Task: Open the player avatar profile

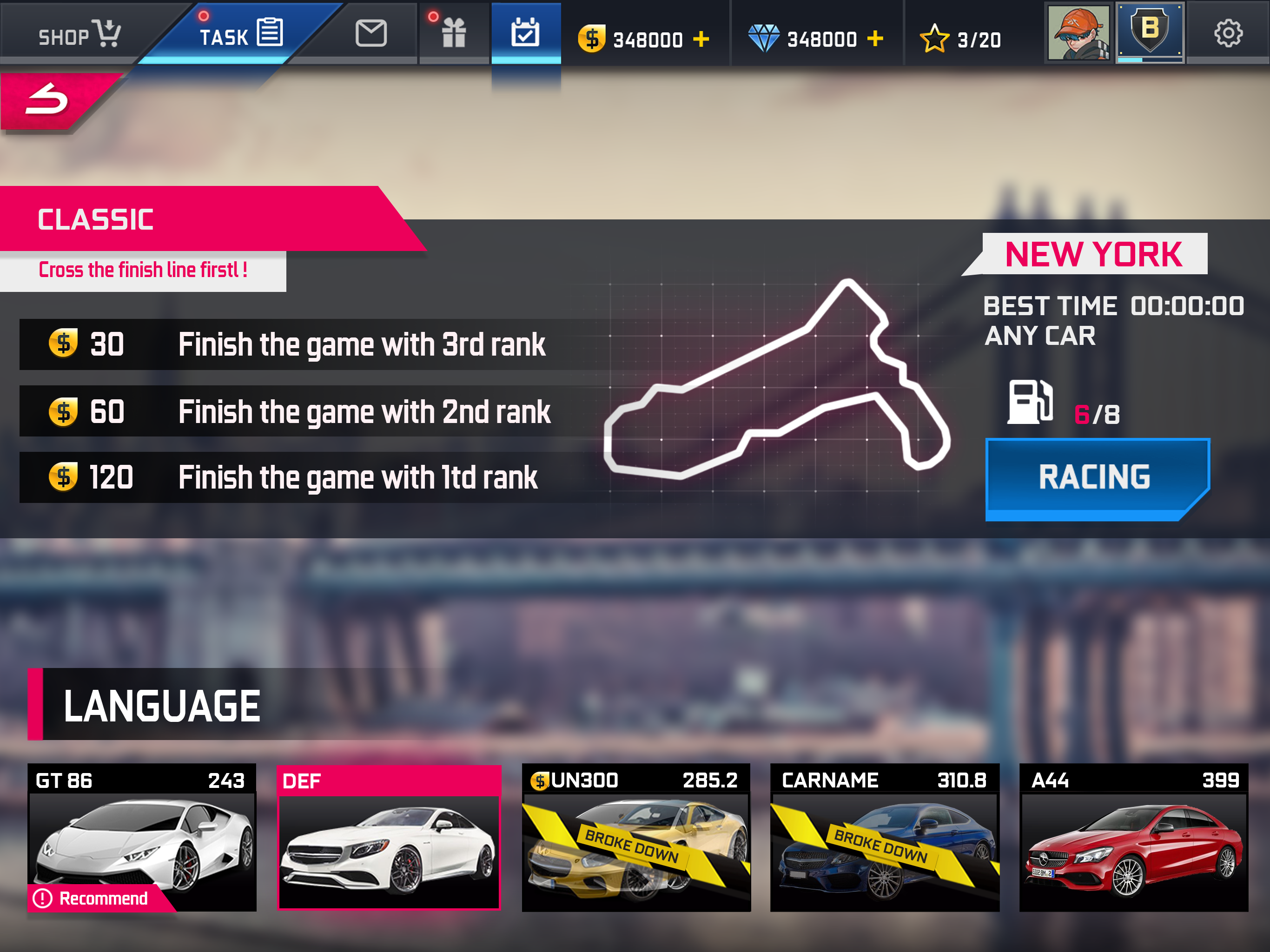Action: click(x=1078, y=33)
